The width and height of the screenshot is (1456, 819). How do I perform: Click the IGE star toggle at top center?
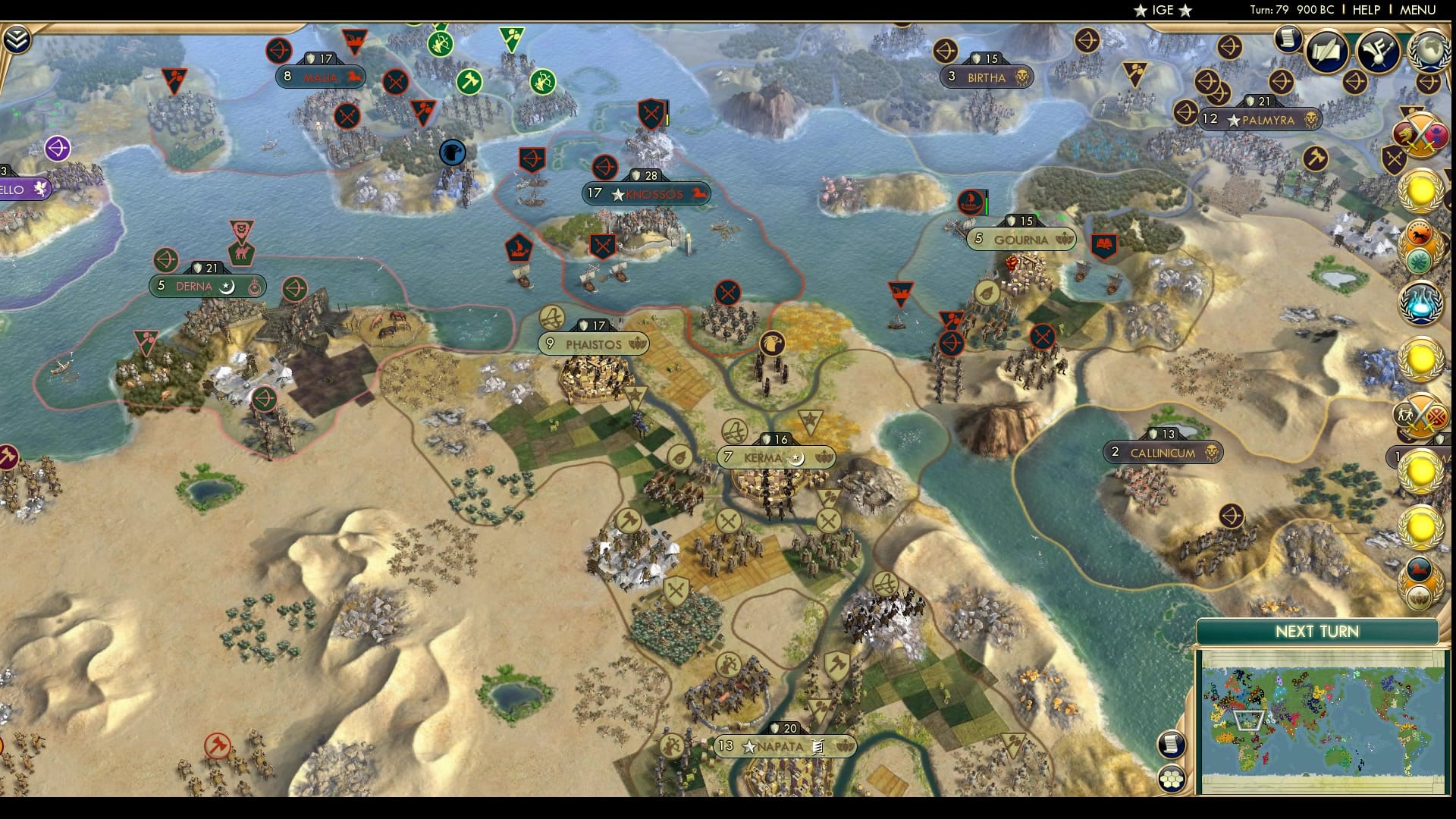[x=1163, y=10]
